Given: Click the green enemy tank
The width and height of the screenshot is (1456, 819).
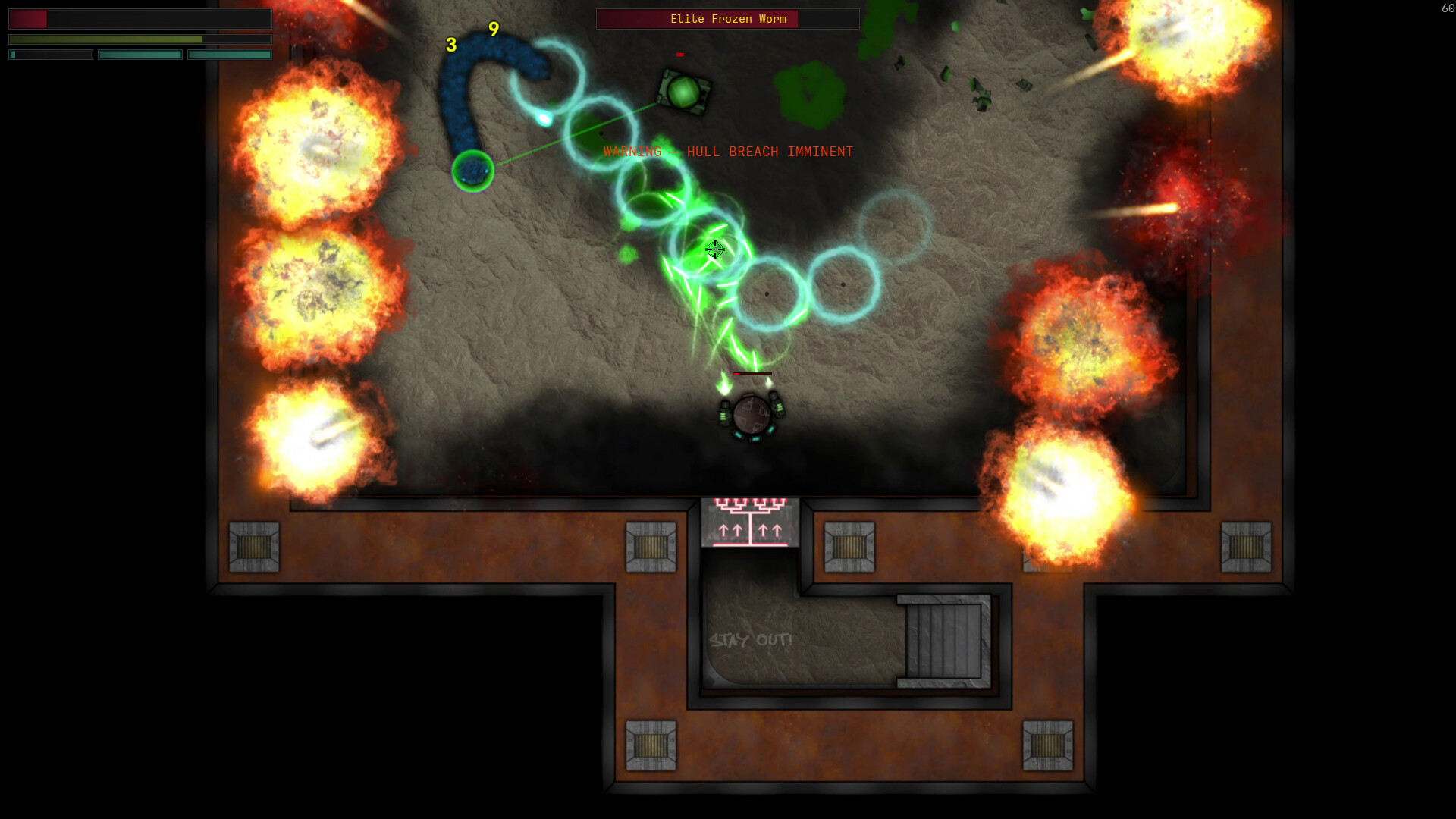Looking at the screenshot, I should pos(685,93).
